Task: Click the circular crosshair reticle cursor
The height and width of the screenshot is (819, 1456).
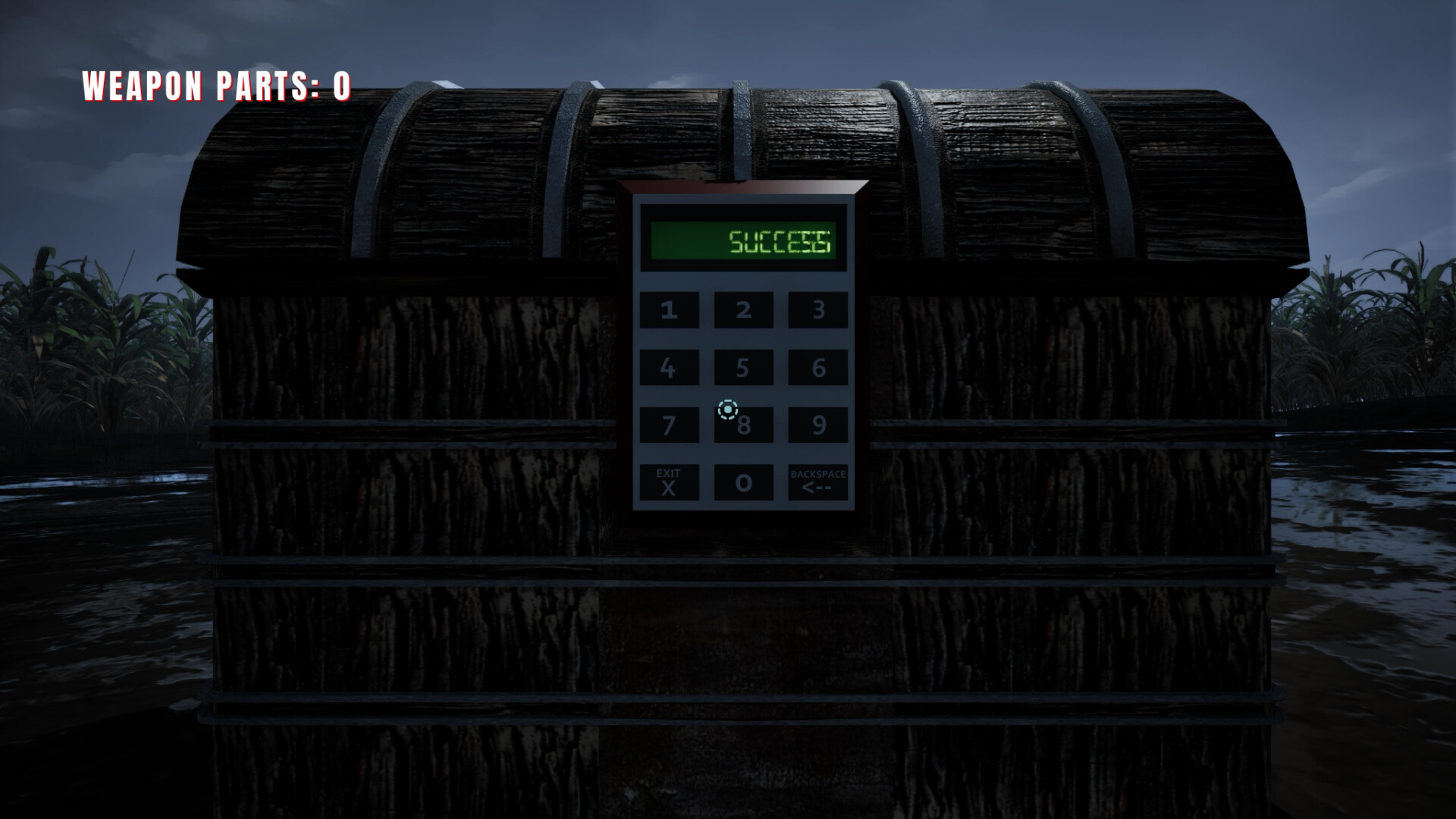Action: [727, 409]
